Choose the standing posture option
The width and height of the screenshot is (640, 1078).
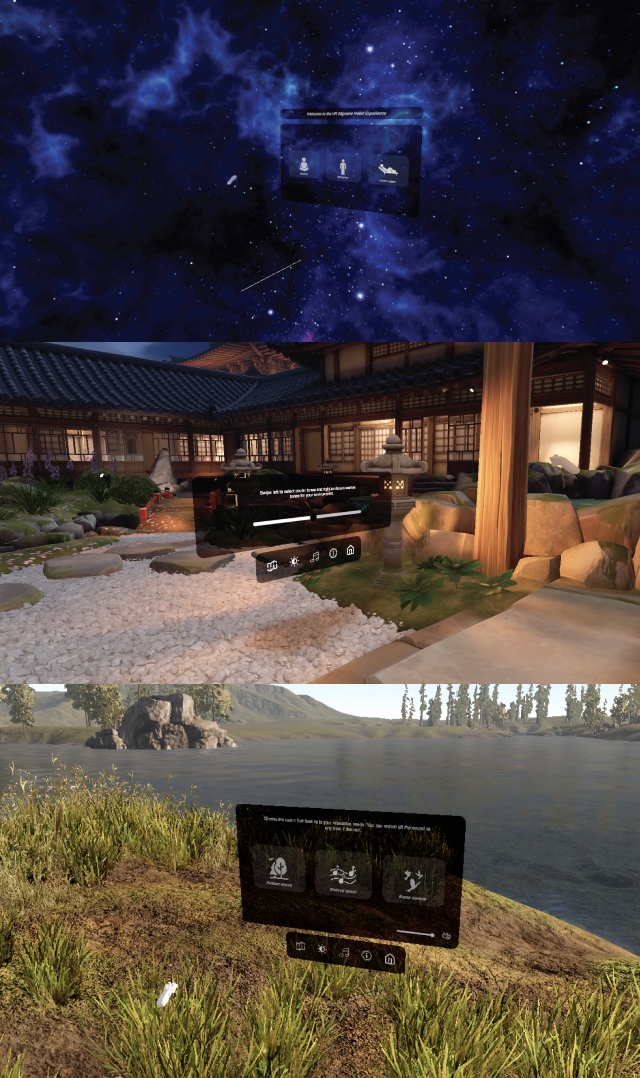click(343, 167)
